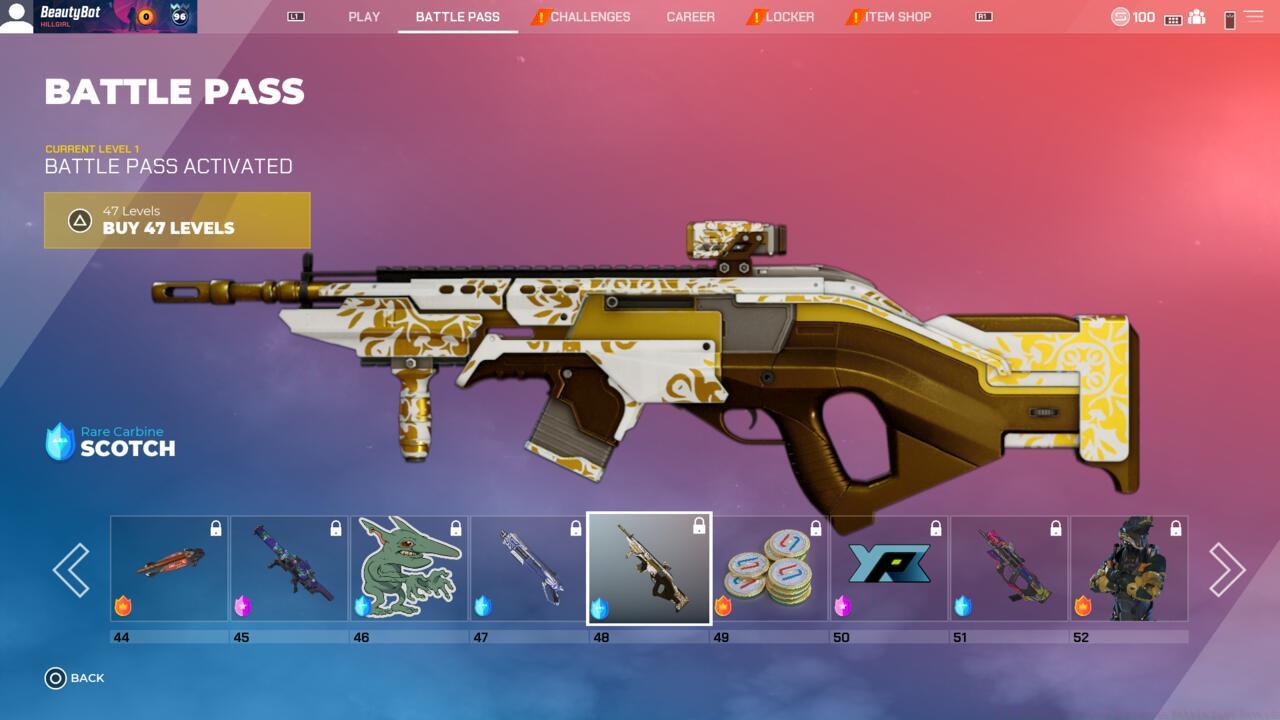The width and height of the screenshot is (1280, 720).
Task: Go back from the Battle Pass screen
Action: pos(75,678)
